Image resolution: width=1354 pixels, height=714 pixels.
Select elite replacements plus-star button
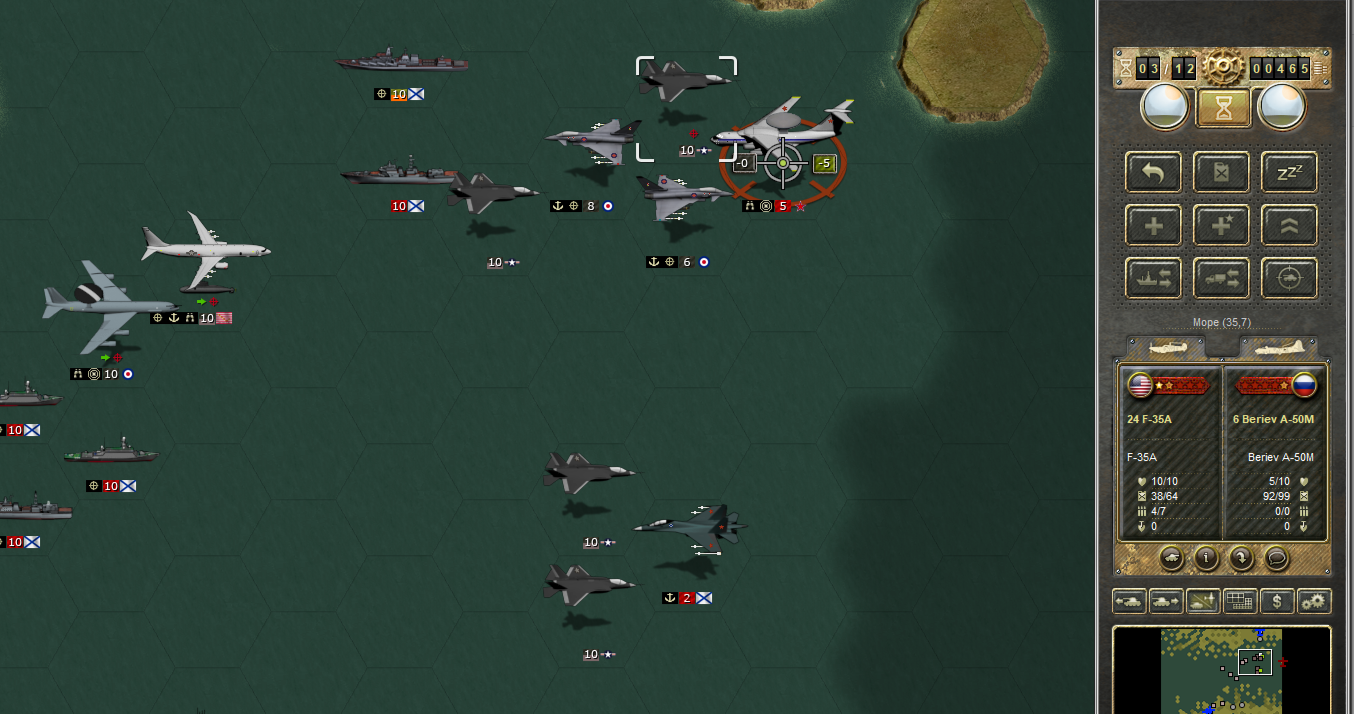click(1221, 225)
